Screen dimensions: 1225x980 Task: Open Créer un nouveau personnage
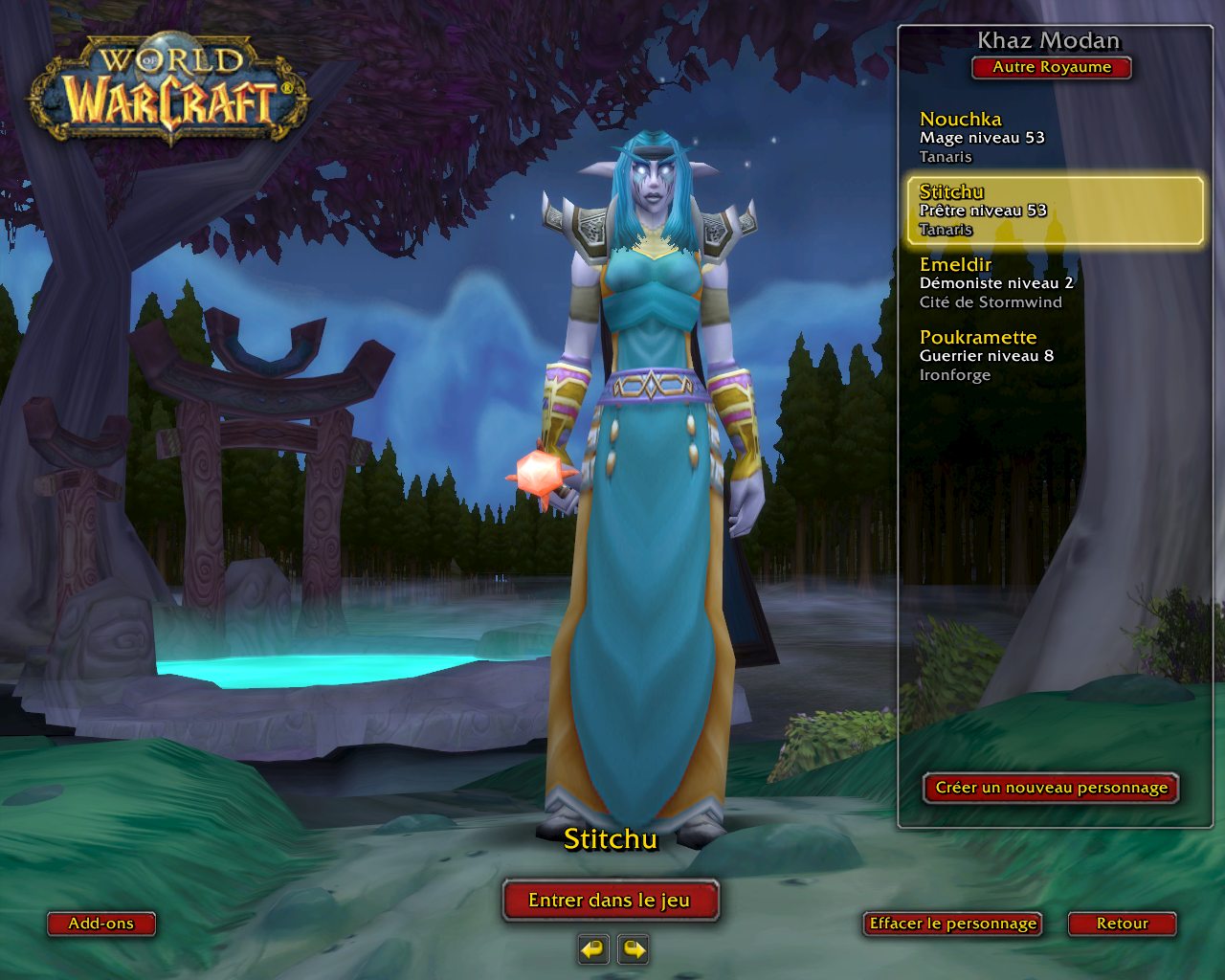[x=1051, y=788]
